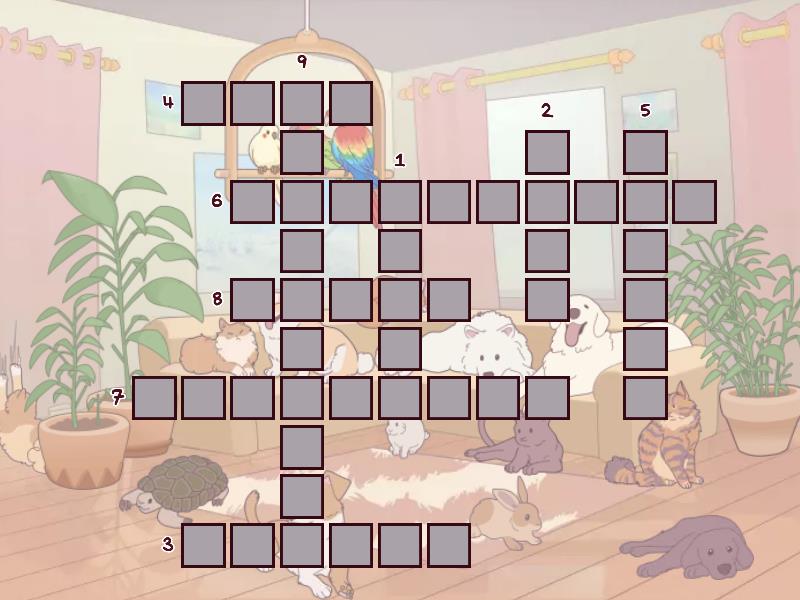Pick the last cell of 6 across
Screen dimensions: 800x600
[694, 201]
